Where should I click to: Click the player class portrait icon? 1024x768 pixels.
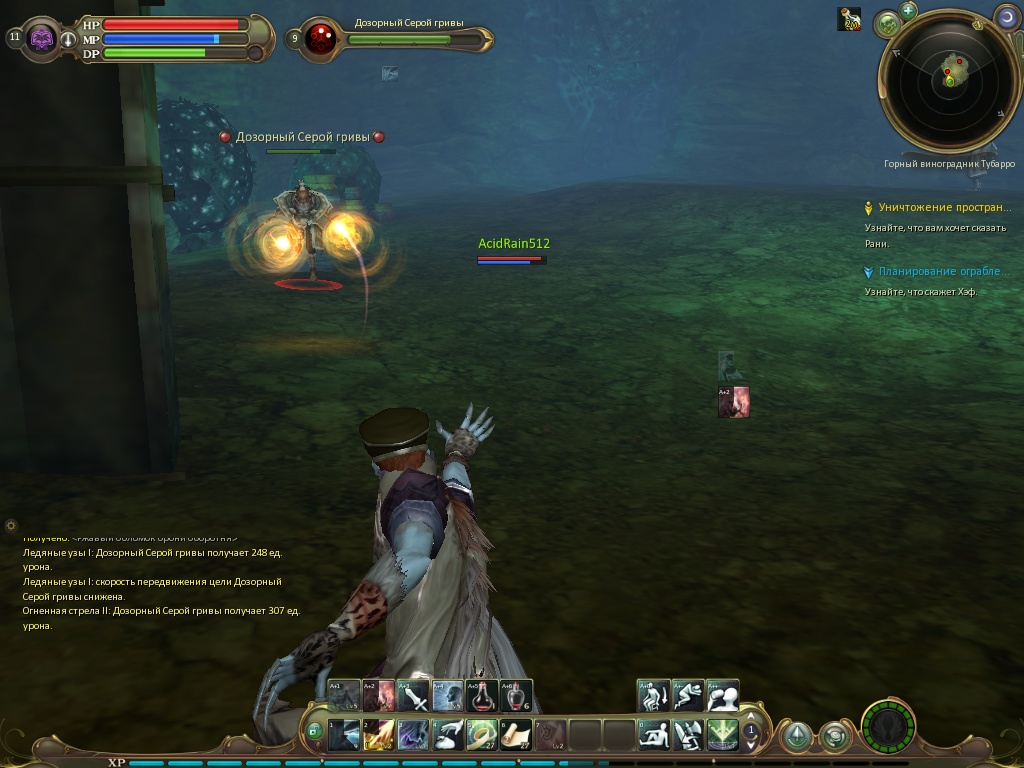[42, 39]
